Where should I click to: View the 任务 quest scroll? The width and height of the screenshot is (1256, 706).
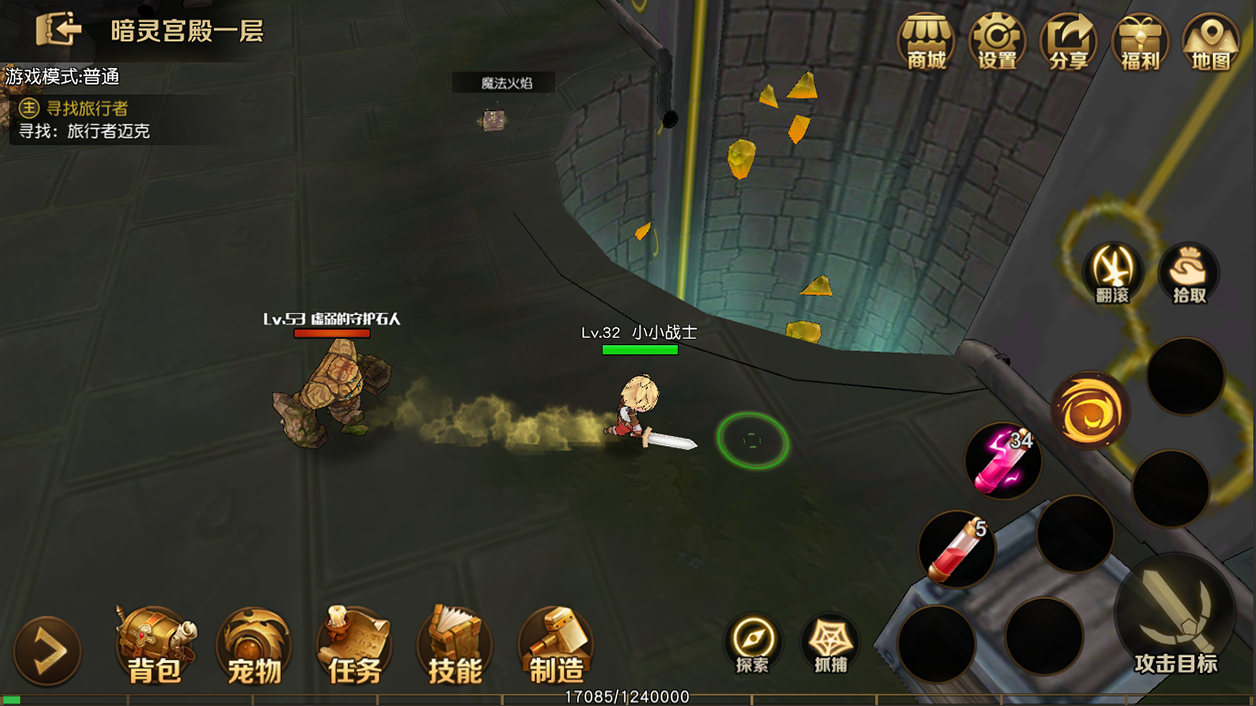pos(355,646)
